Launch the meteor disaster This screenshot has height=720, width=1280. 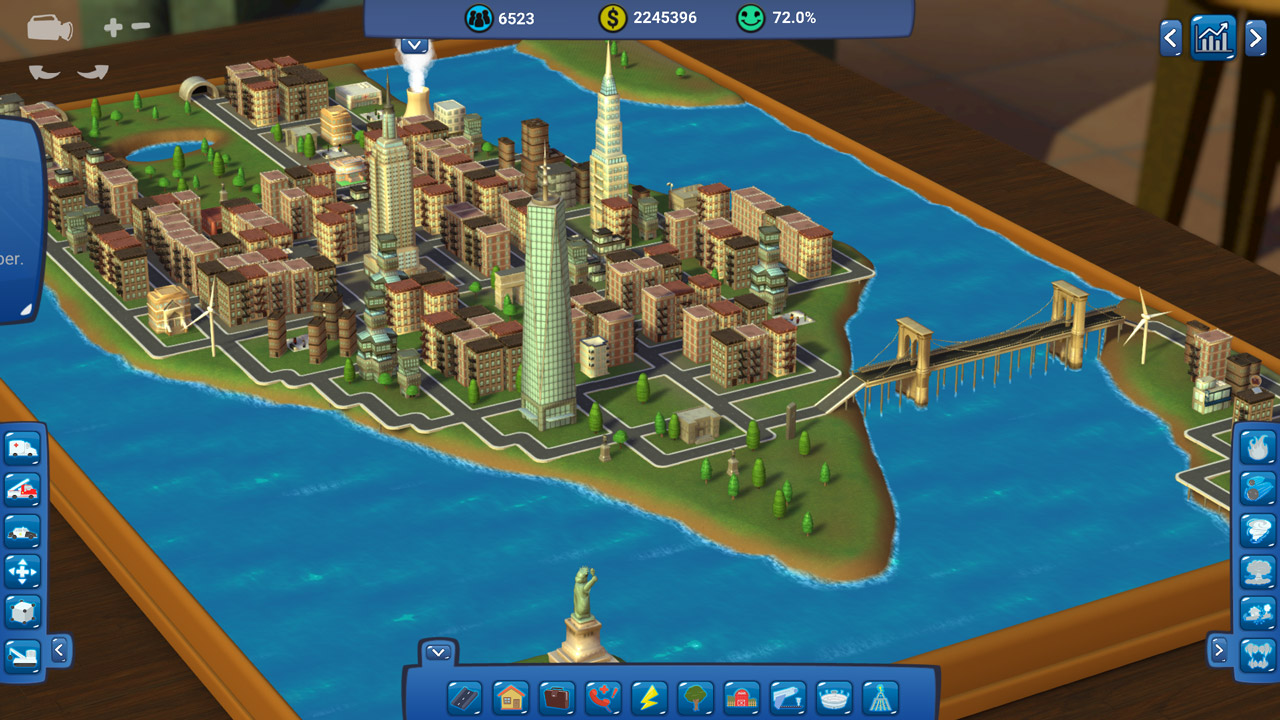point(1257,488)
